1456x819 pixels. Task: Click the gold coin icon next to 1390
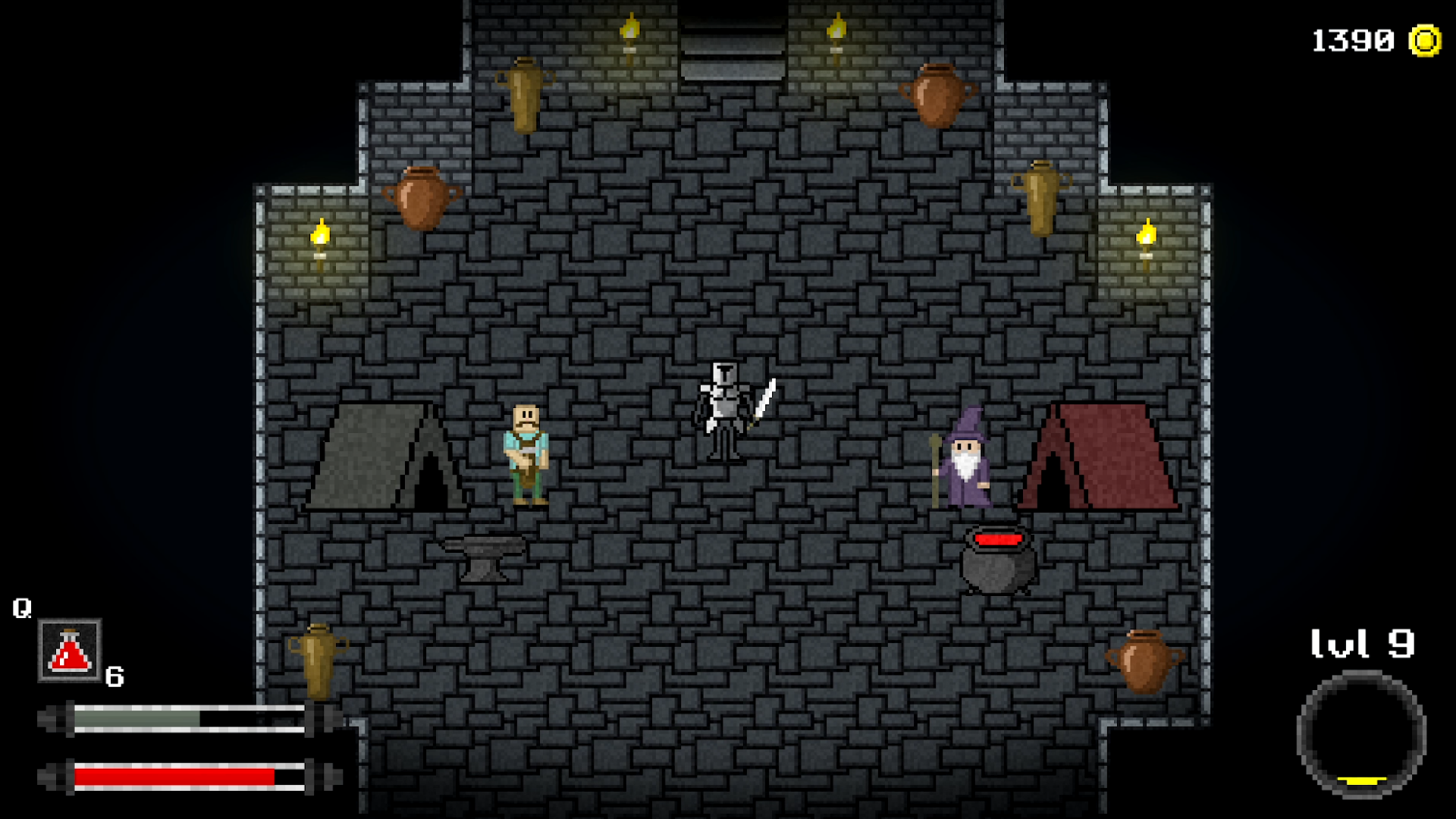(1427, 38)
